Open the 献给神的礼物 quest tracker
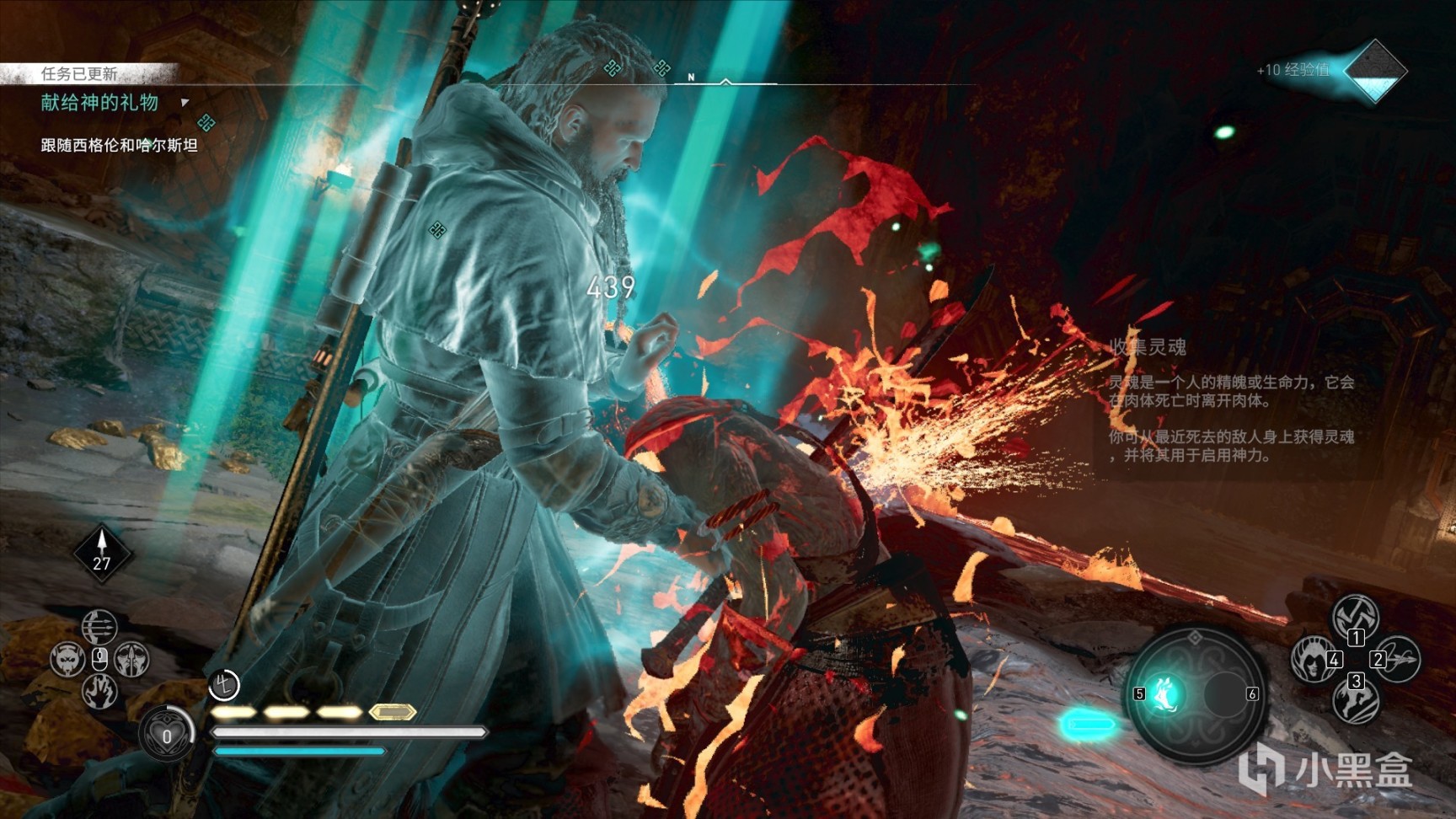1456x819 pixels. (100, 103)
